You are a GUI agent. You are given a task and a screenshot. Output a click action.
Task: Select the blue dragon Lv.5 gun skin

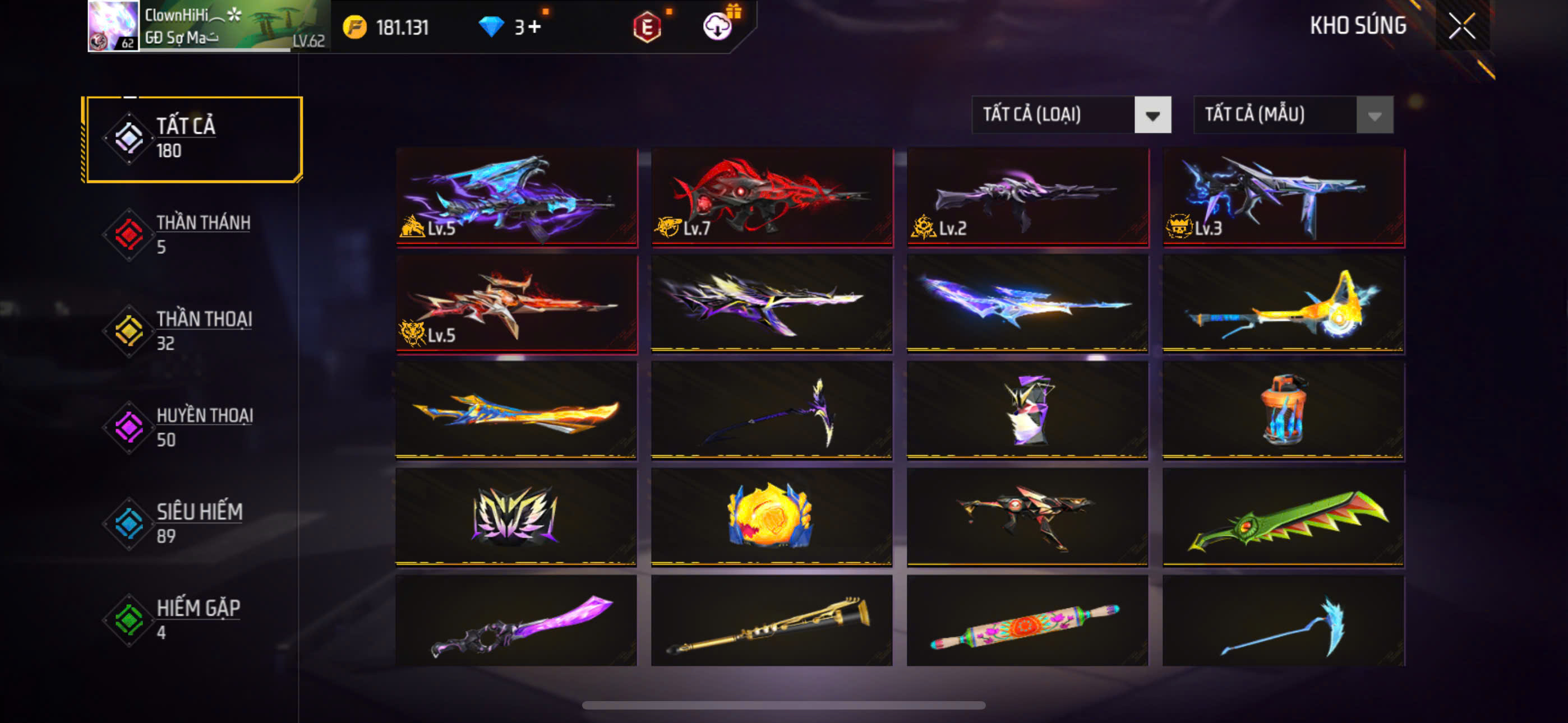click(x=516, y=197)
